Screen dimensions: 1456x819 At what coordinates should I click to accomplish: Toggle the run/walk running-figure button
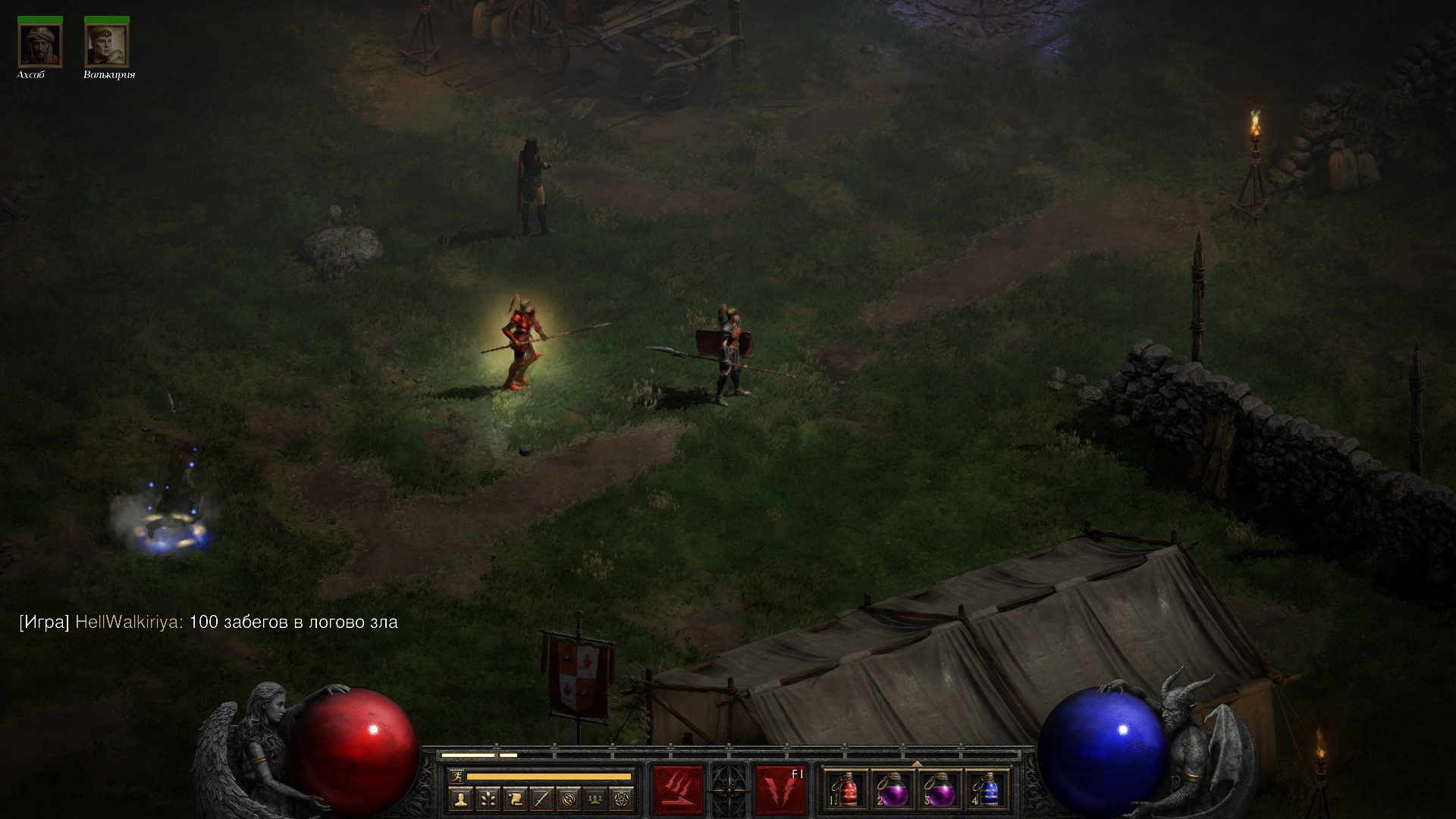(456, 776)
